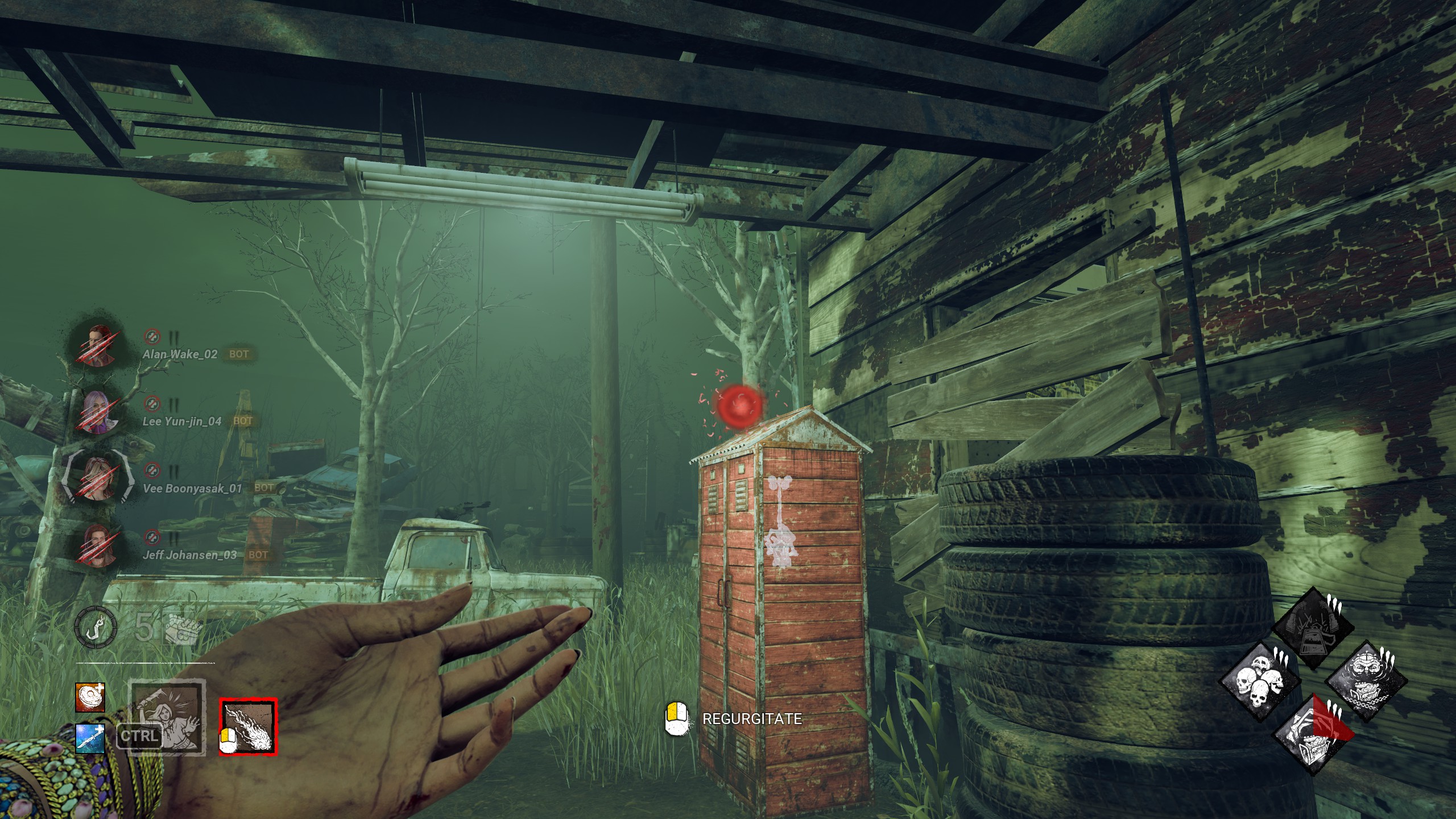Select the blue dagger add-on icon

point(90,739)
